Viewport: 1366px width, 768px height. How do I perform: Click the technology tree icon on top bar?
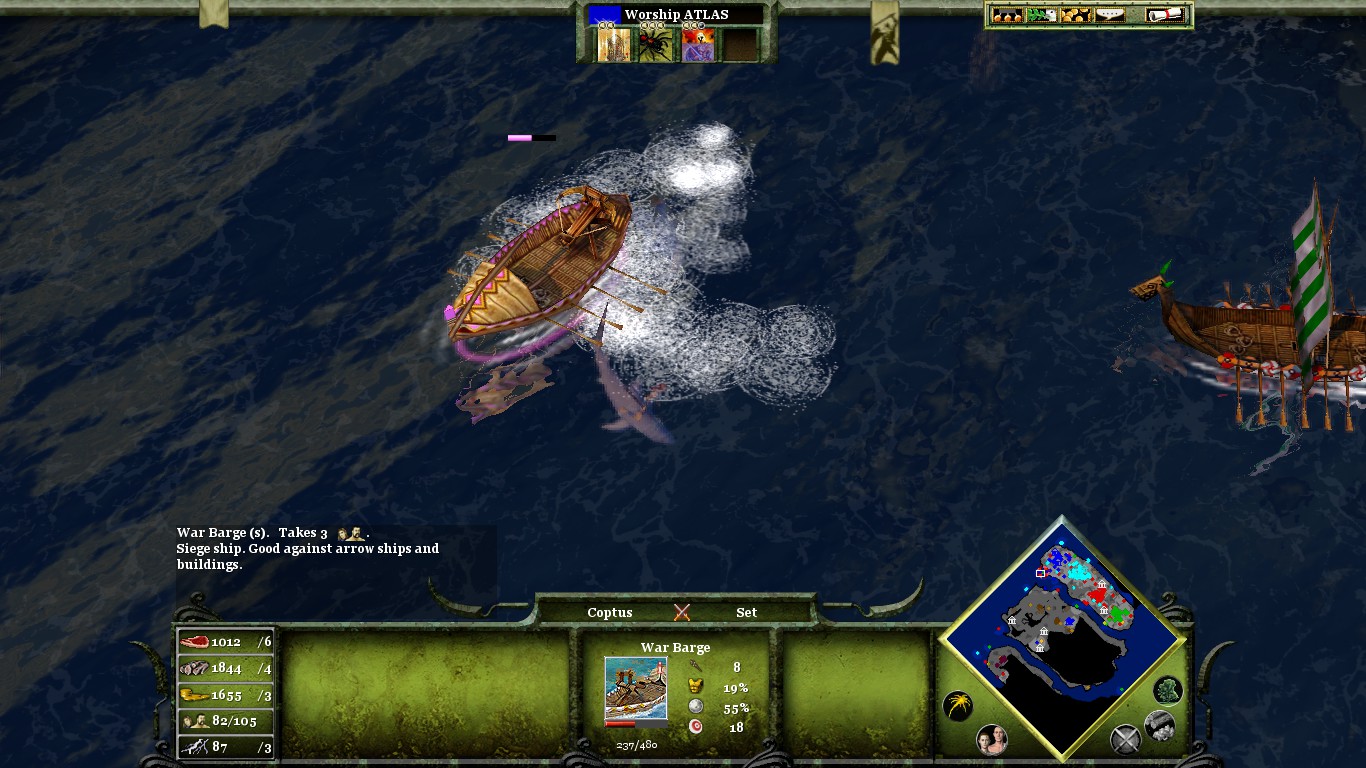[1007, 14]
